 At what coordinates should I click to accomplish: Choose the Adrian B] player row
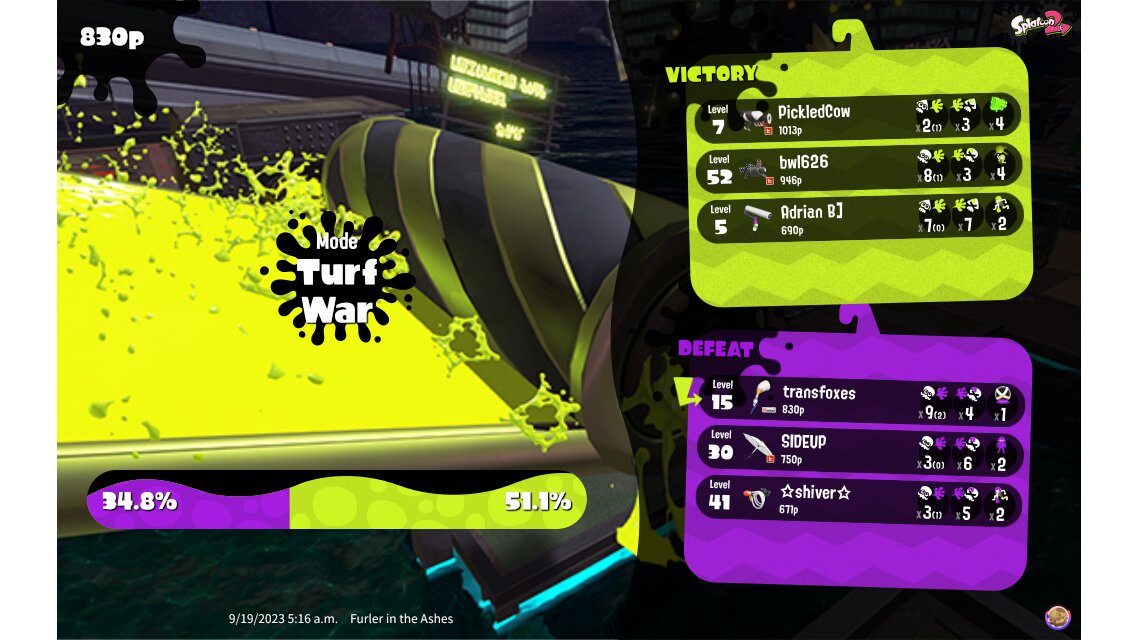tap(858, 215)
